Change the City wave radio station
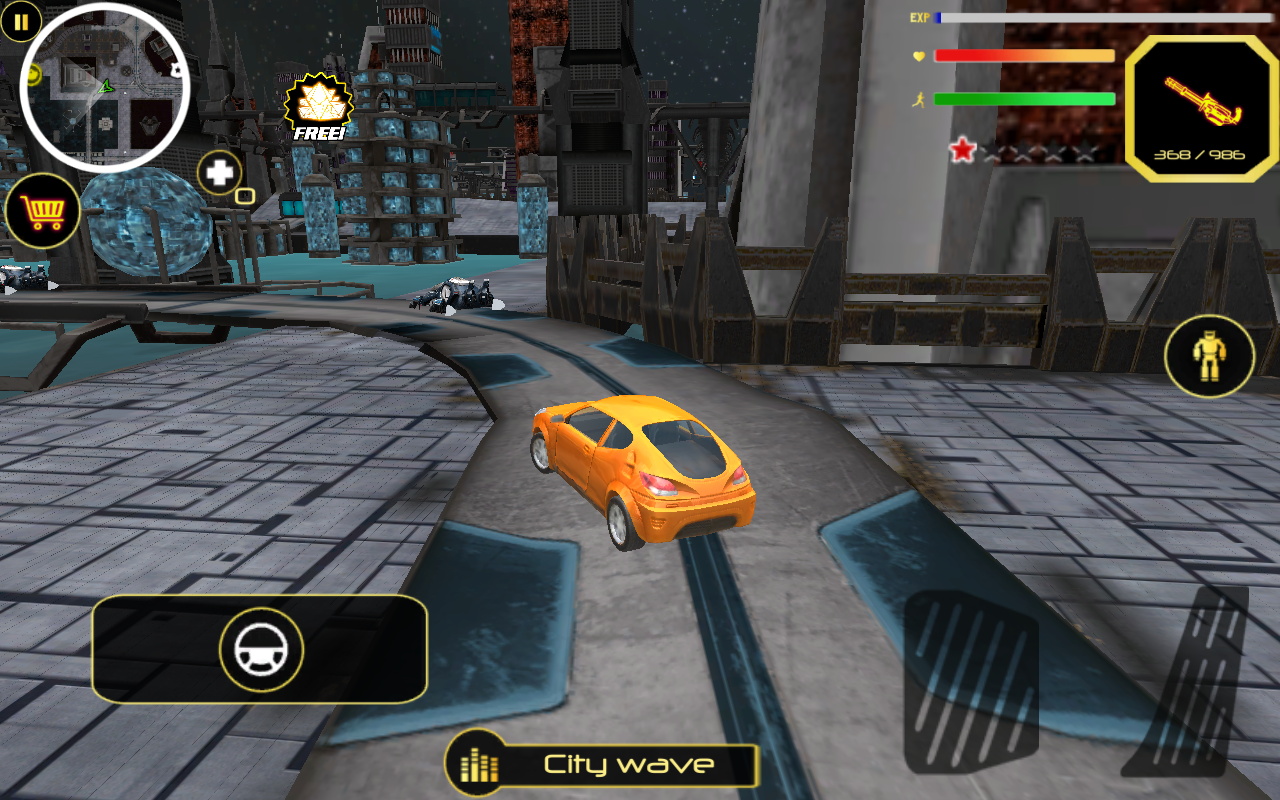Viewport: 1280px width, 800px height. (x=602, y=765)
